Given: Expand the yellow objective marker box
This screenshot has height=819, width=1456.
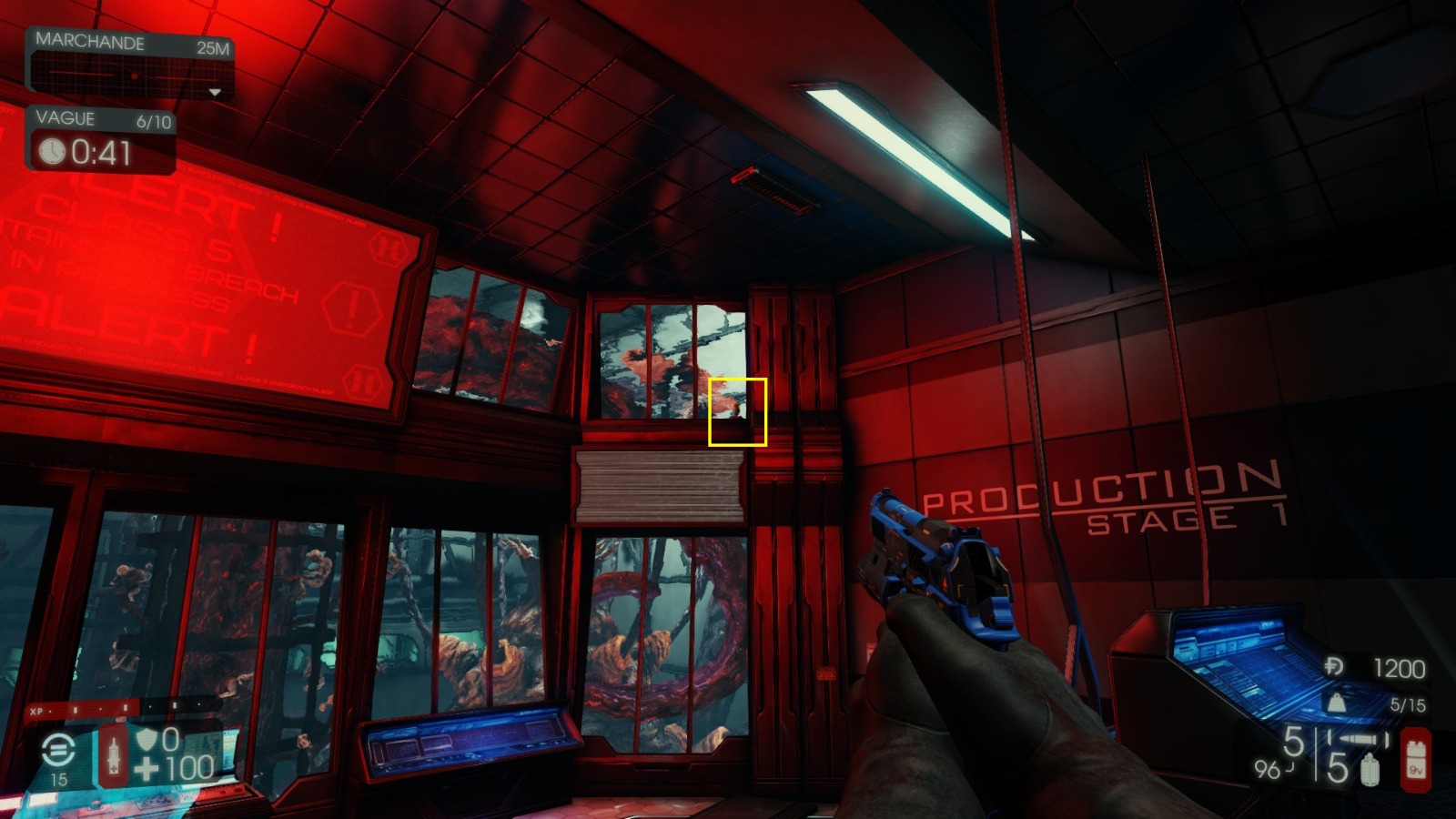Looking at the screenshot, I should point(737,412).
